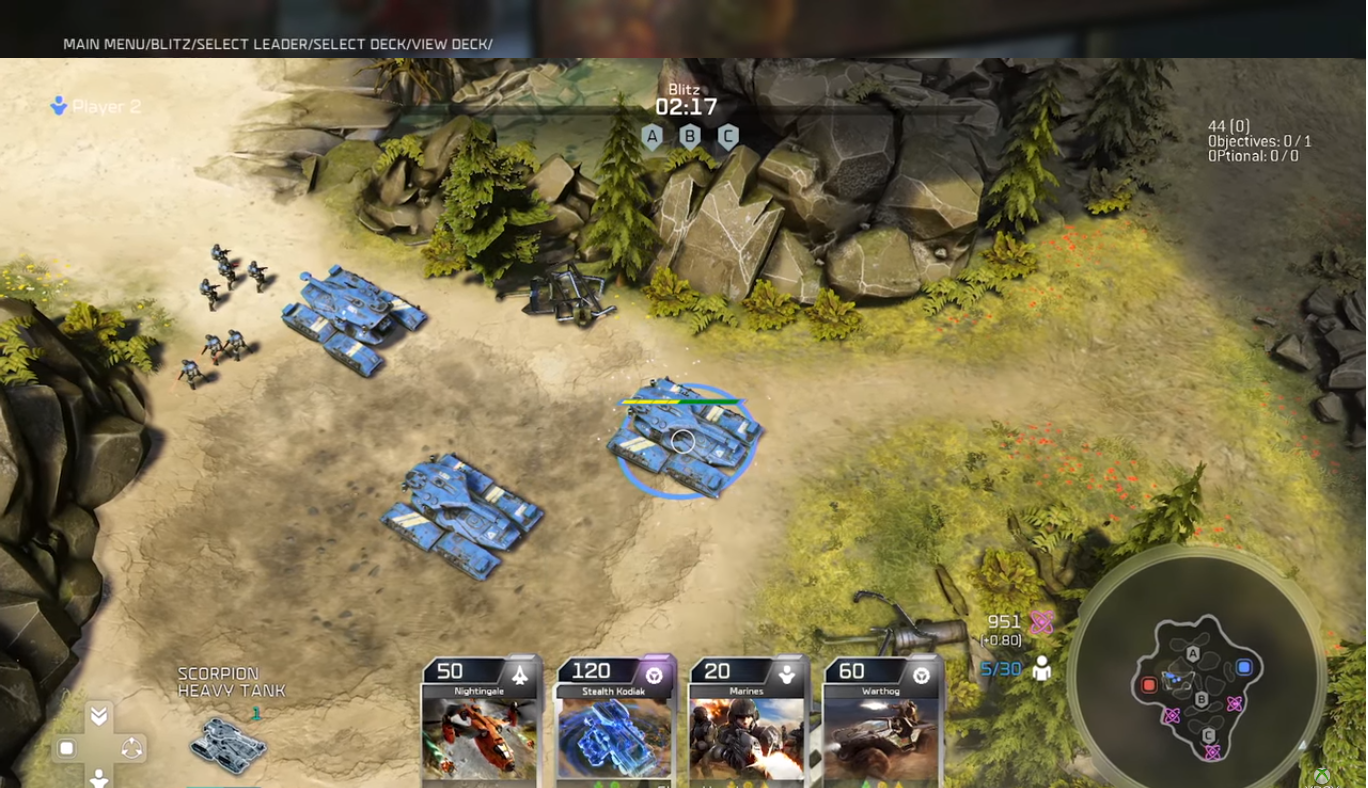Jump to the red base on the minimap
1368x788 pixels.
click(1149, 685)
